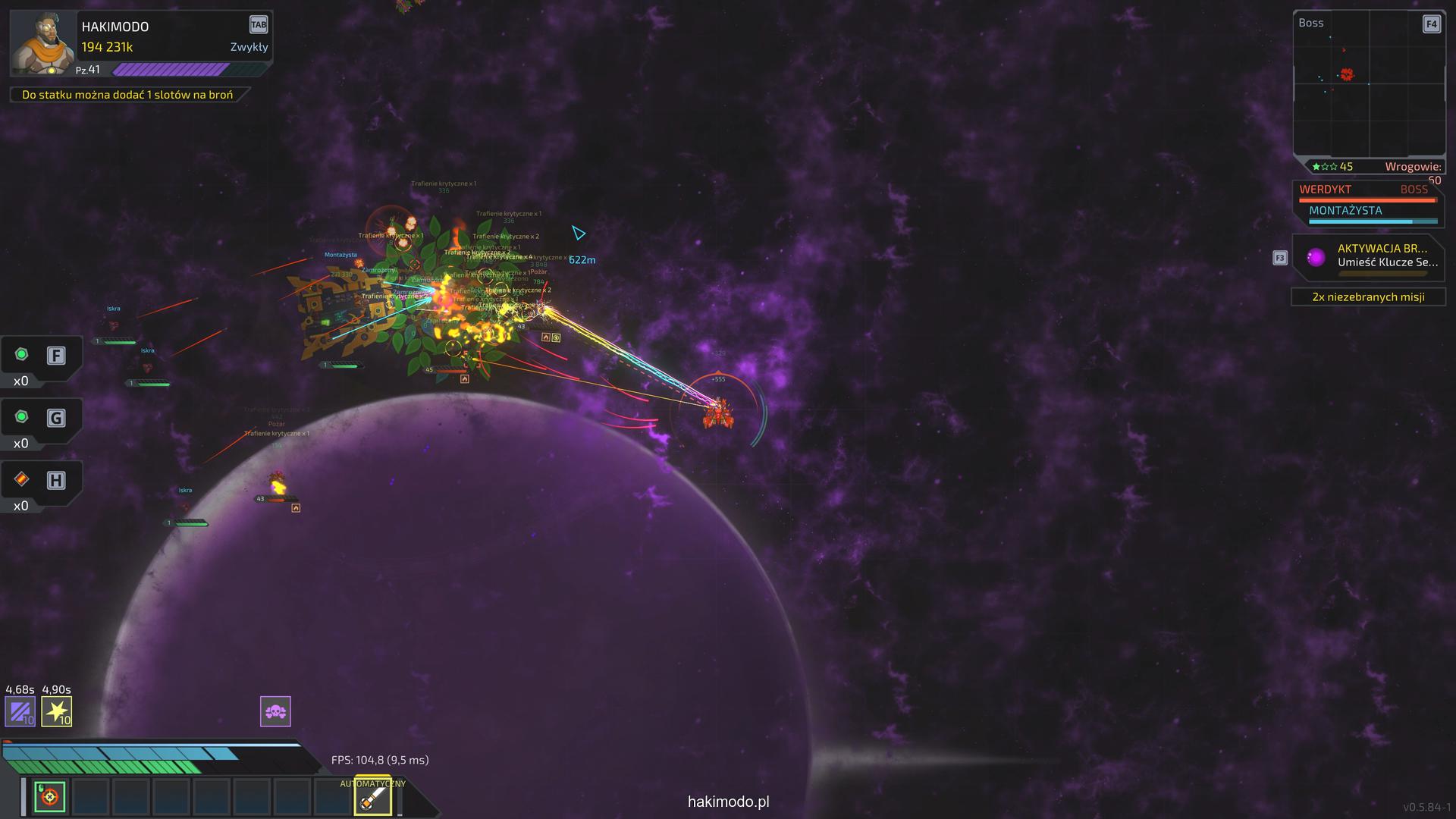Toggle the Automatyczny missile weapon slot
Screen dimensions: 1456x819
(x=373, y=798)
